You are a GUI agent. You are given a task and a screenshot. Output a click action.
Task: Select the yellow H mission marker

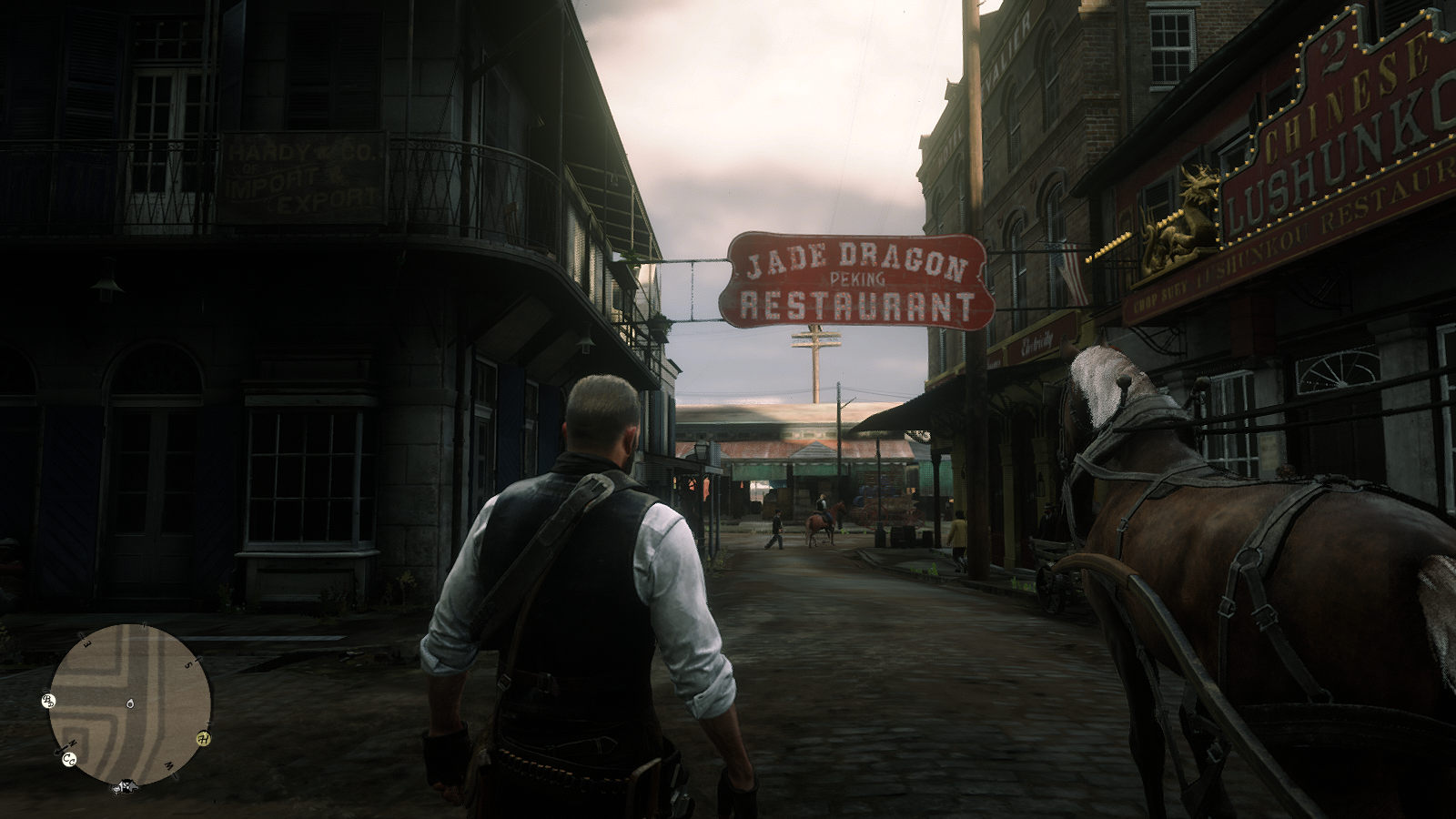click(x=204, y=738)
